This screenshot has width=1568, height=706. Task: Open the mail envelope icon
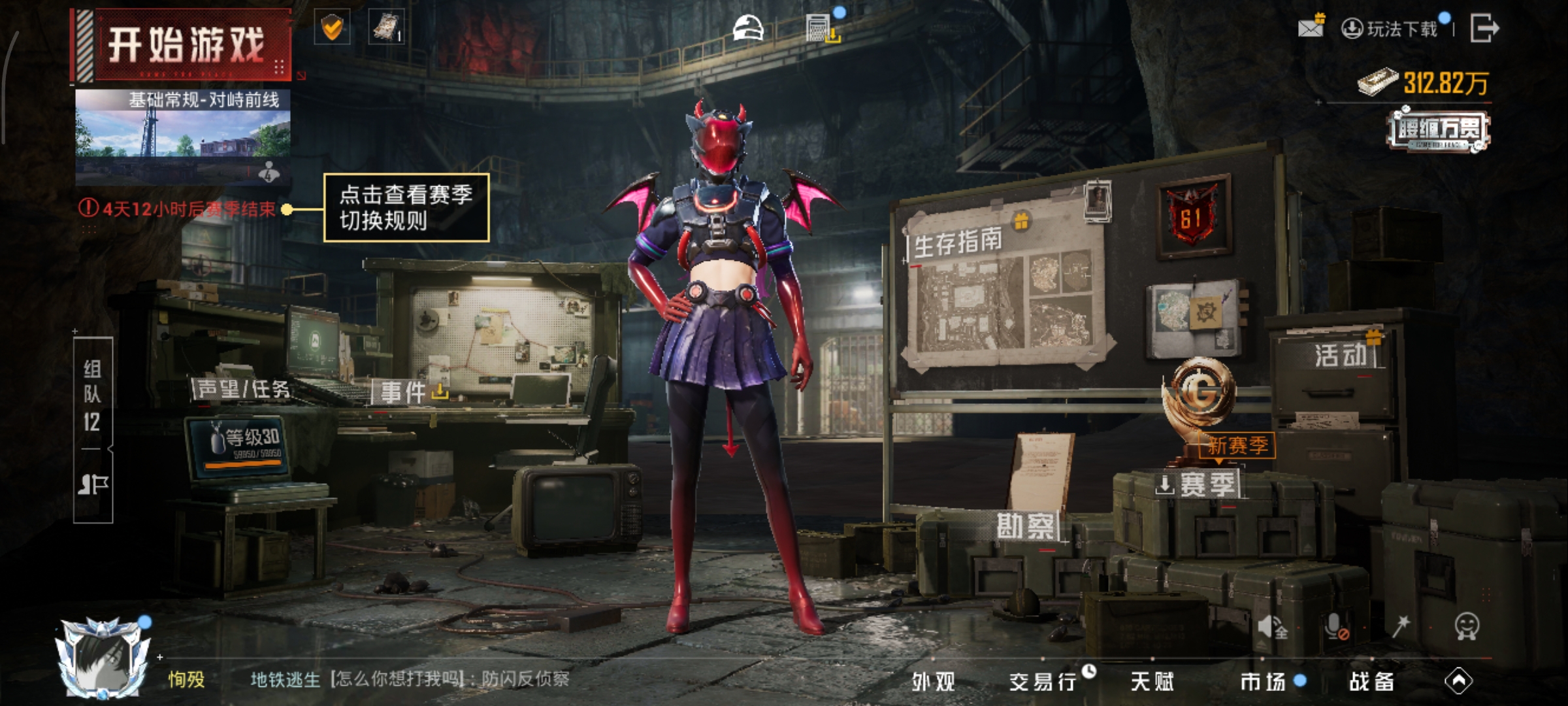point(1310,27)
